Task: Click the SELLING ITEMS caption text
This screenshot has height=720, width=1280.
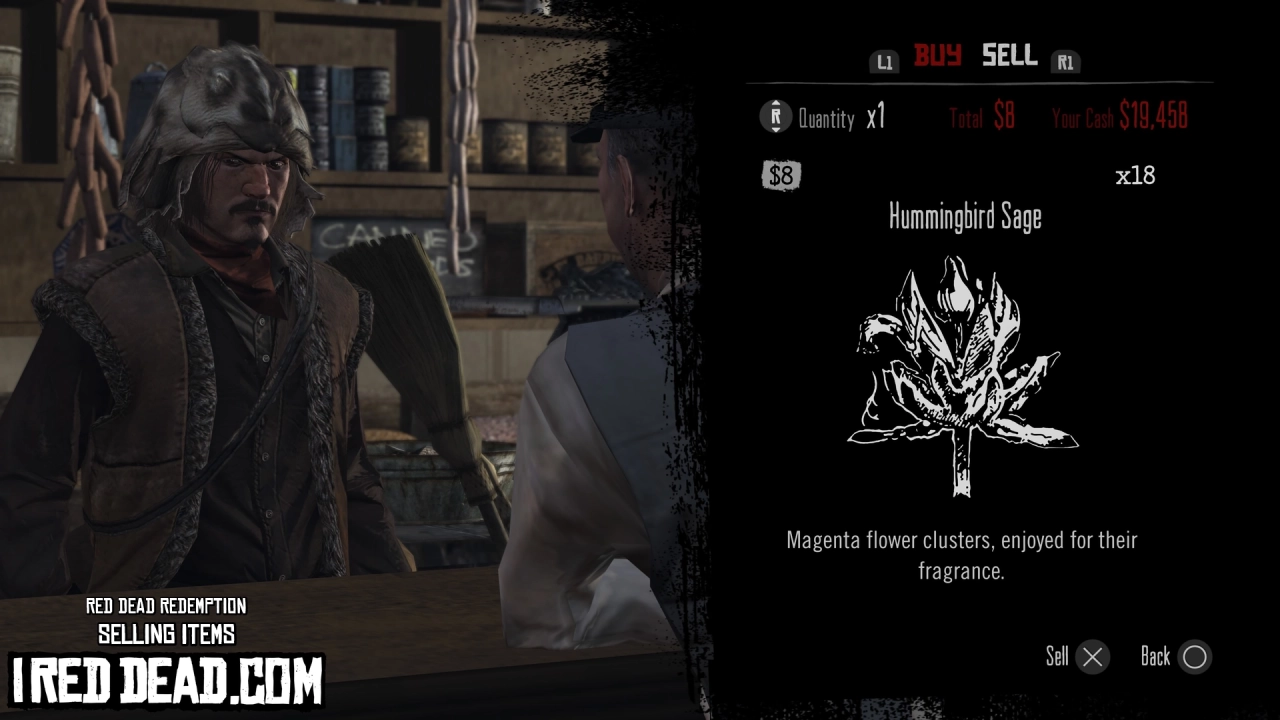Action: click(x=167, y=633)
